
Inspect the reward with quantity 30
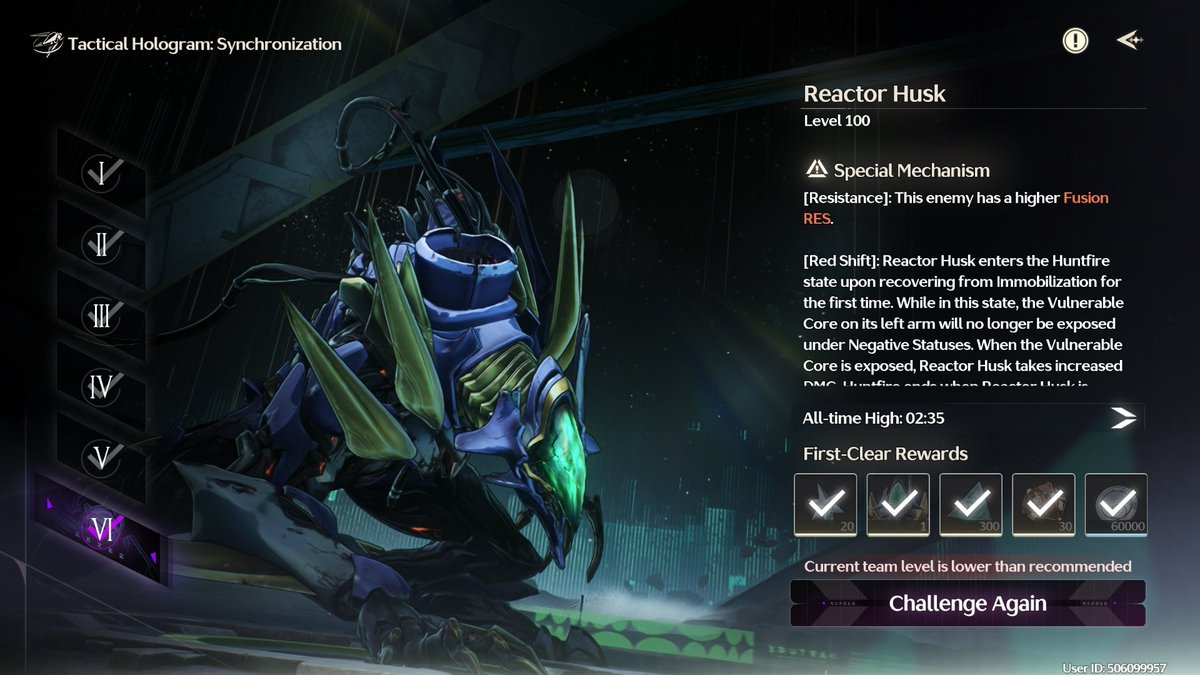click(1043, 505)
